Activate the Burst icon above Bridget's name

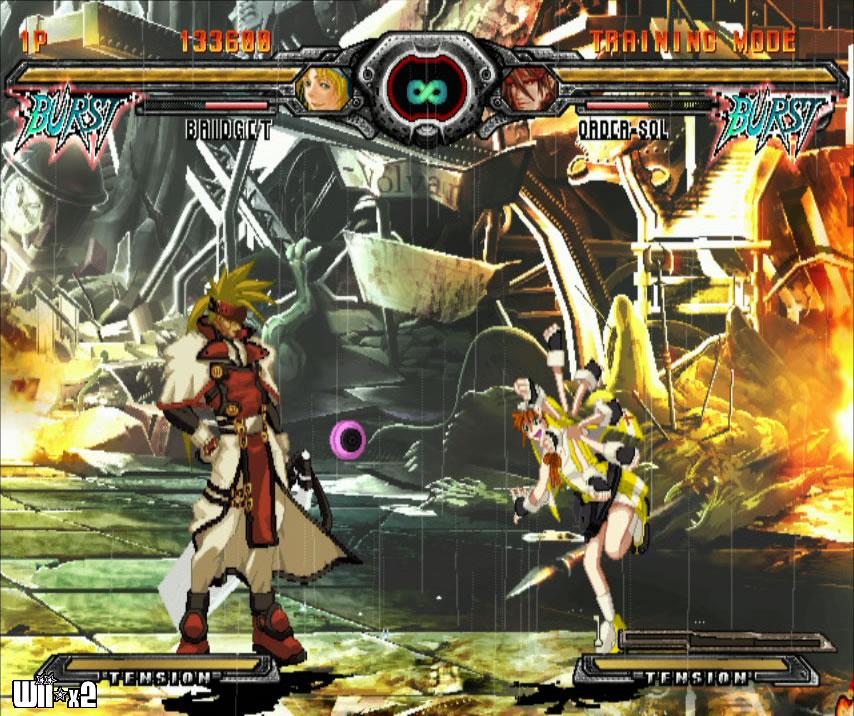70,120
